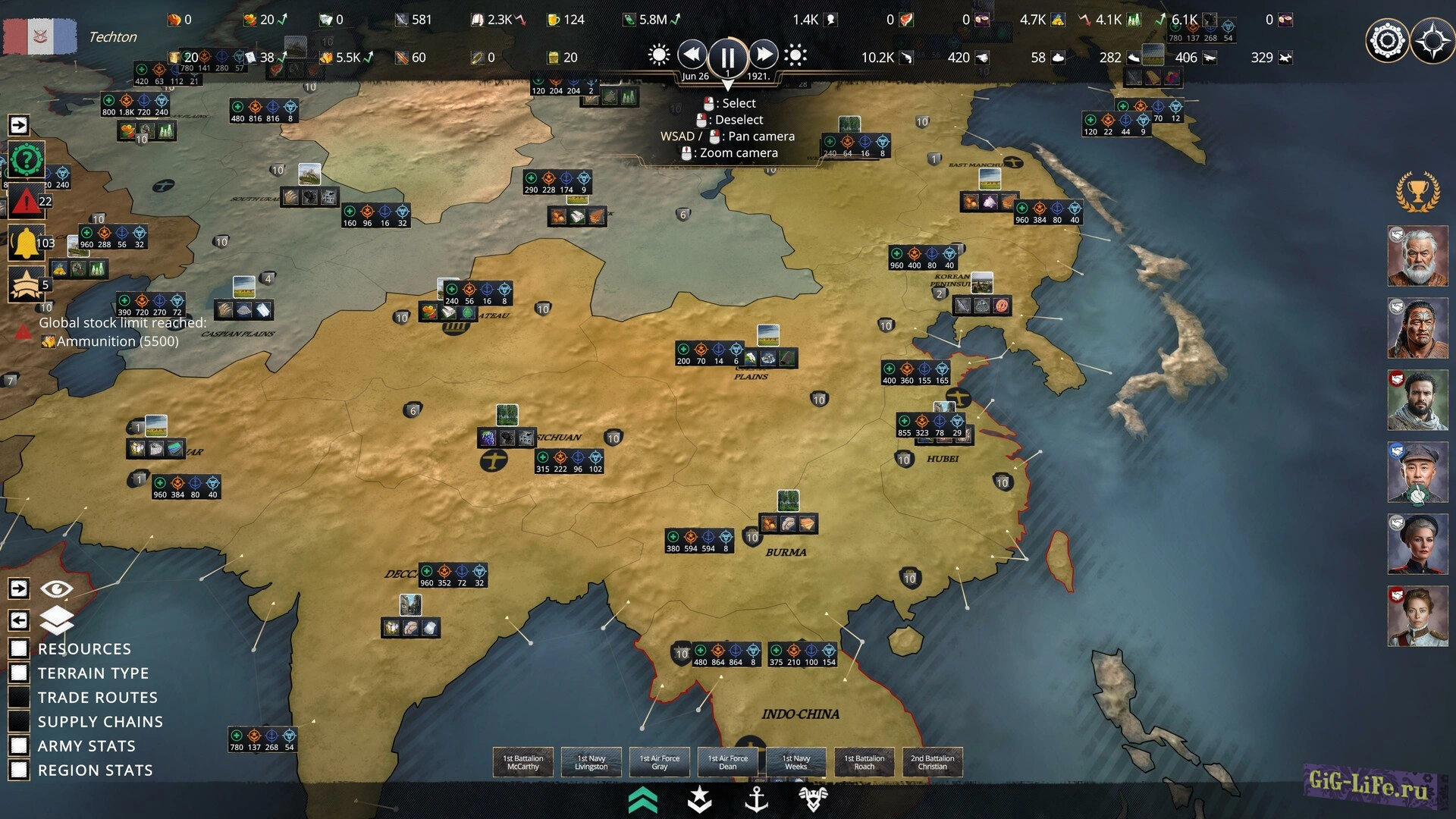1456x819 pixels.
Task: Enable the Trade Routes overlay
Action: pos(19,697)
